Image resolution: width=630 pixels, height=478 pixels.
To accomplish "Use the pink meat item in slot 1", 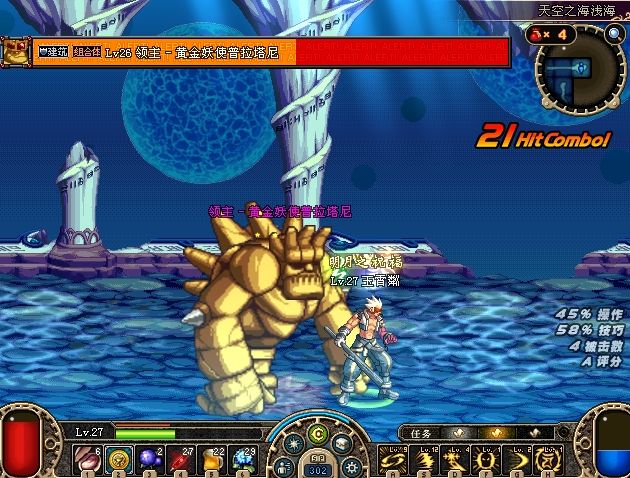I will tap(83, 459).
